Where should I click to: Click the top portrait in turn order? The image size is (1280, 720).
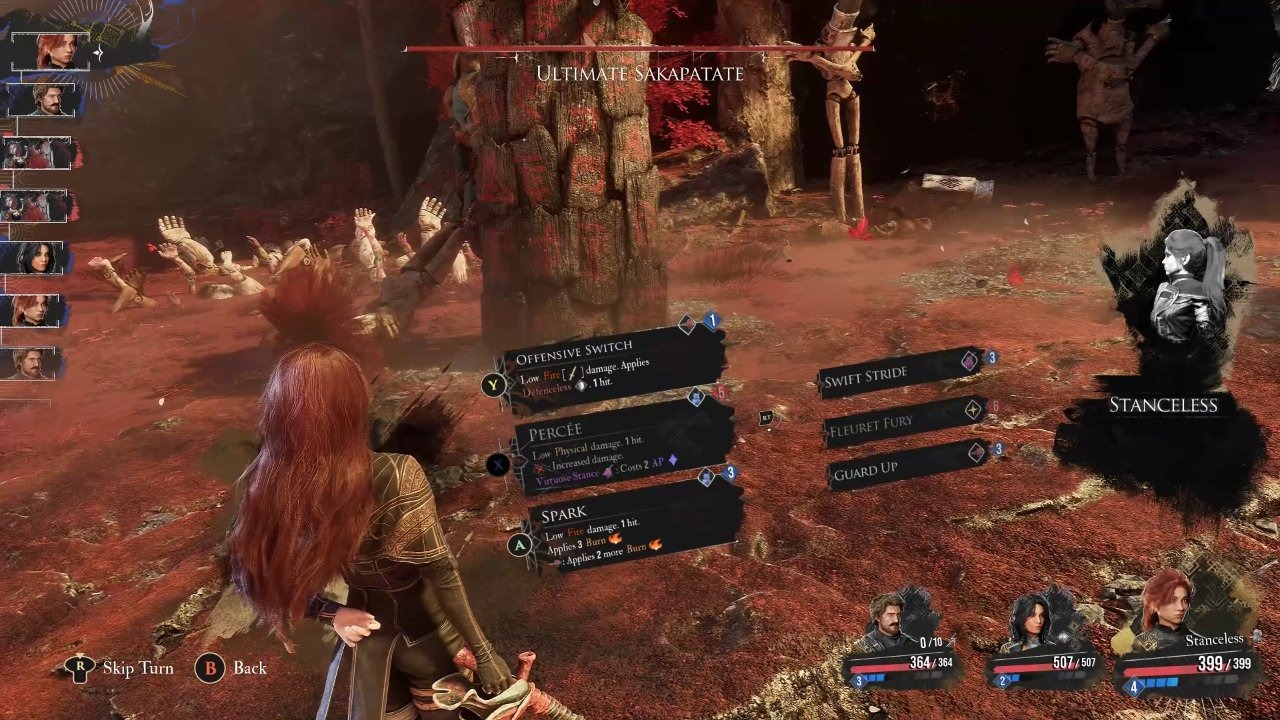52,51
